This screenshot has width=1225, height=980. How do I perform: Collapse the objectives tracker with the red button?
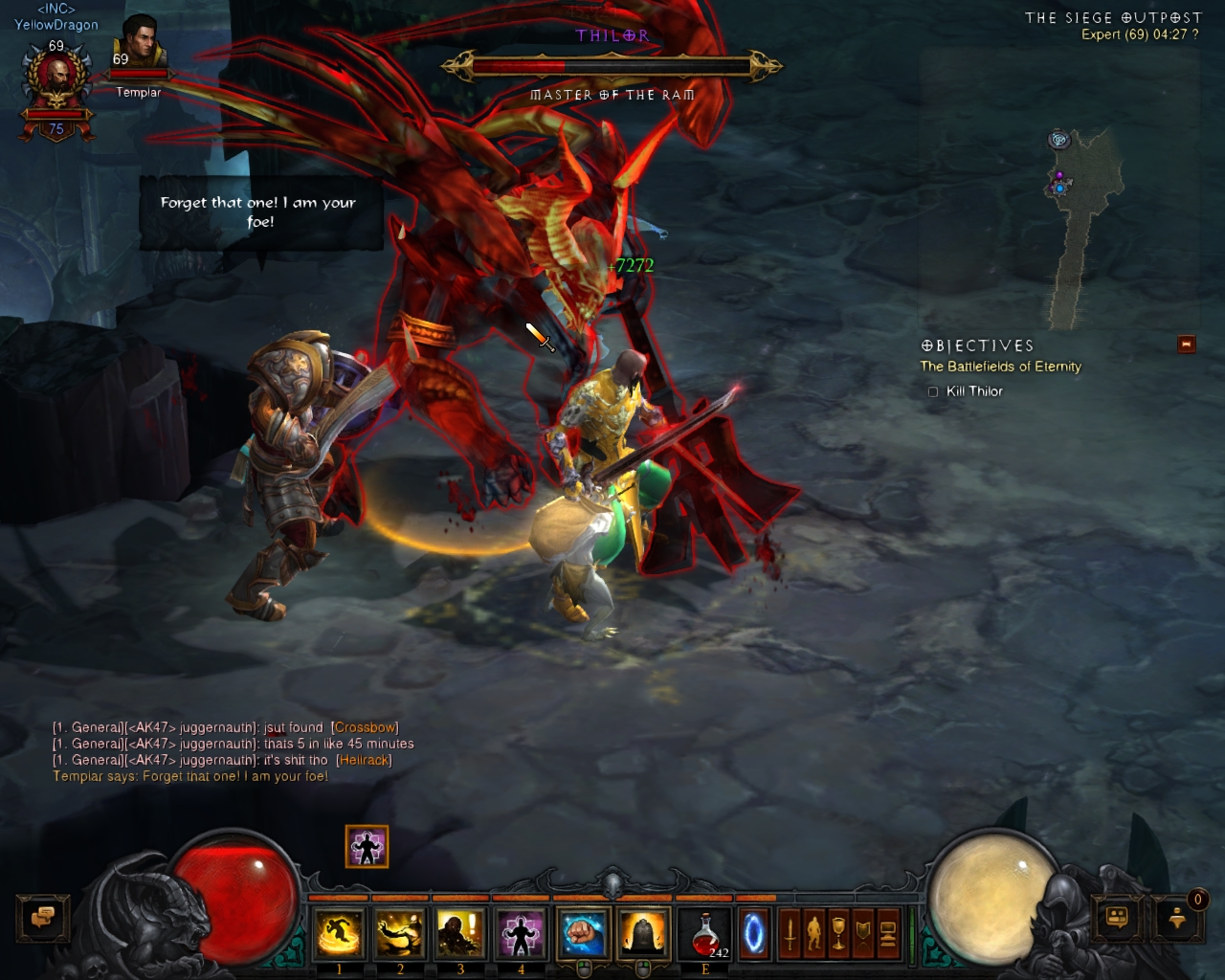pos(1187,345)
